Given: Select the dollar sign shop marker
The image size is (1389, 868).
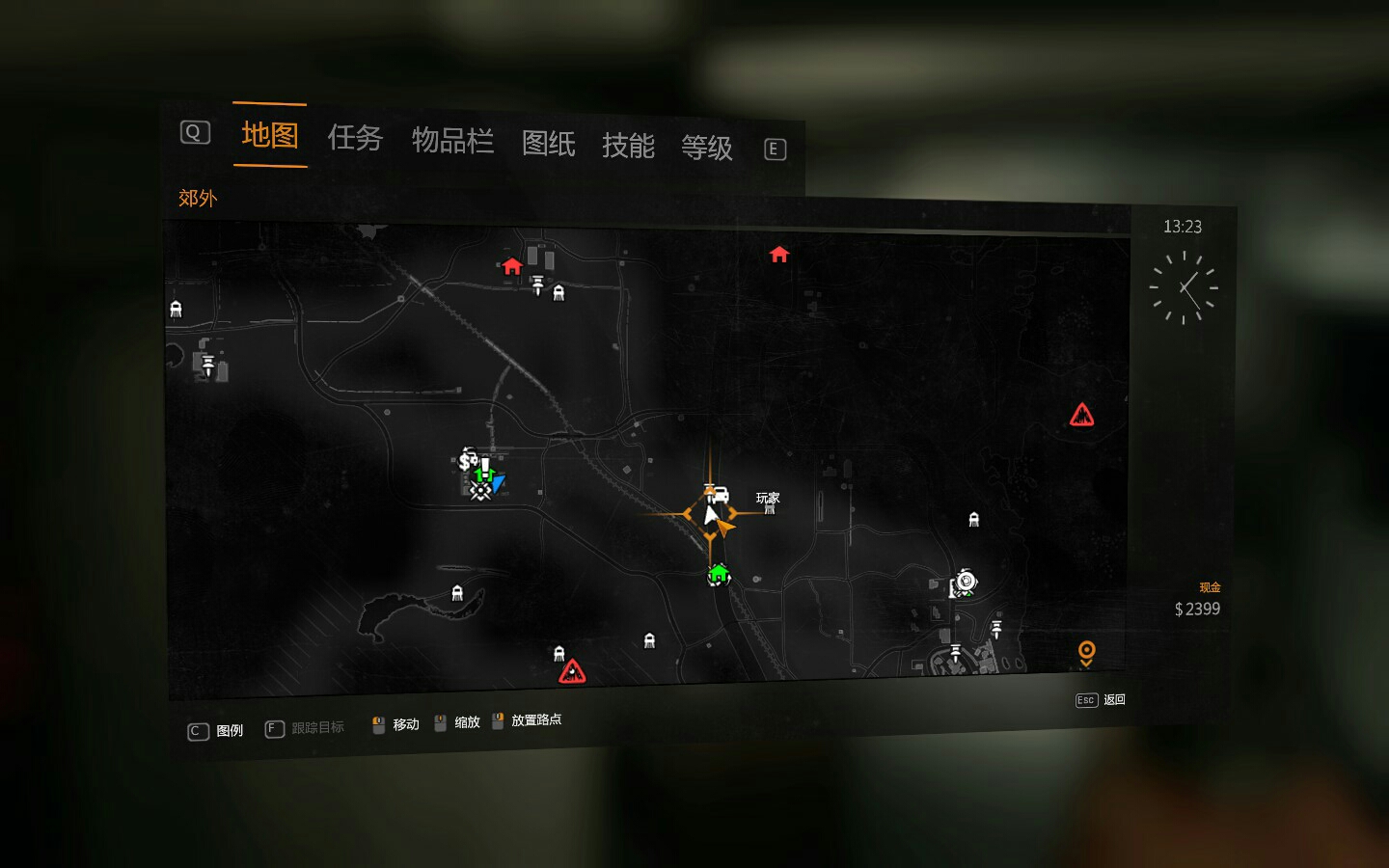Looking at the screenshot, I should coord(467,460).
